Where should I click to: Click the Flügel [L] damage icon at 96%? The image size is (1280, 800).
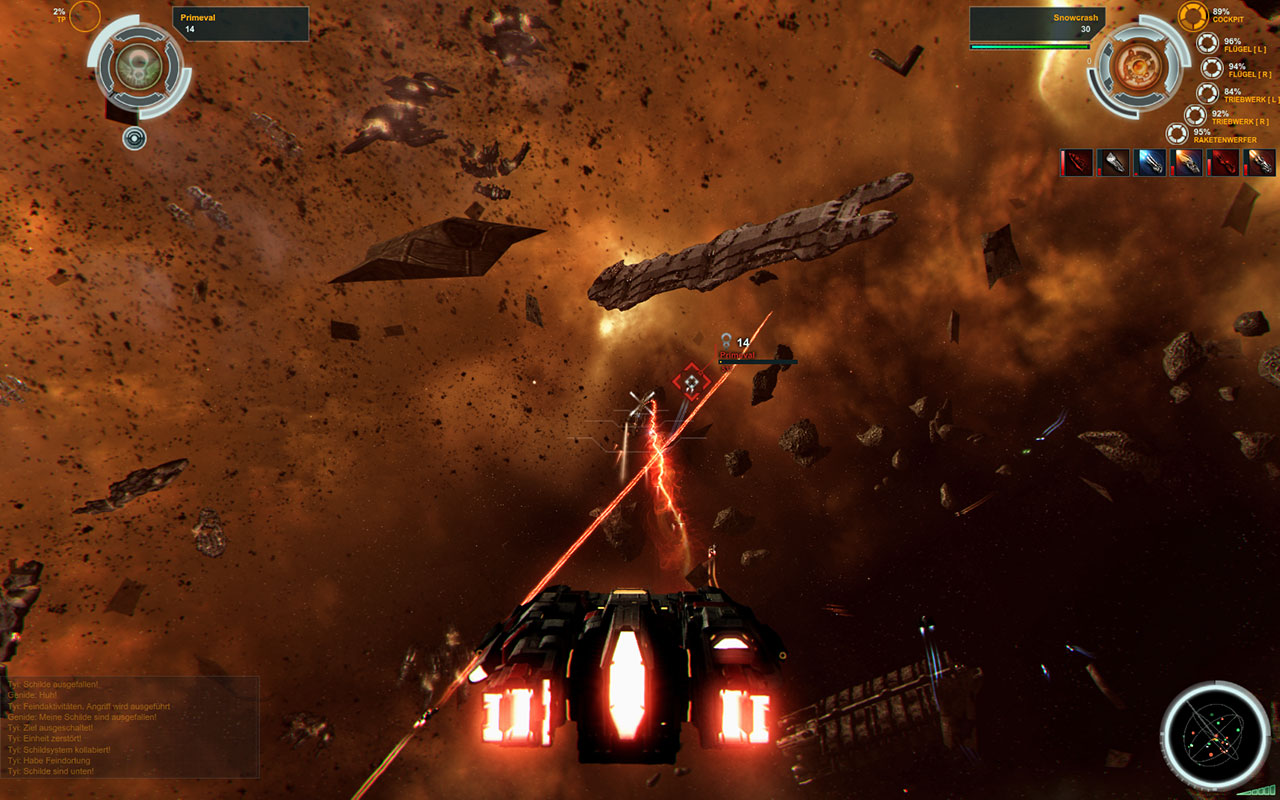1208,43
